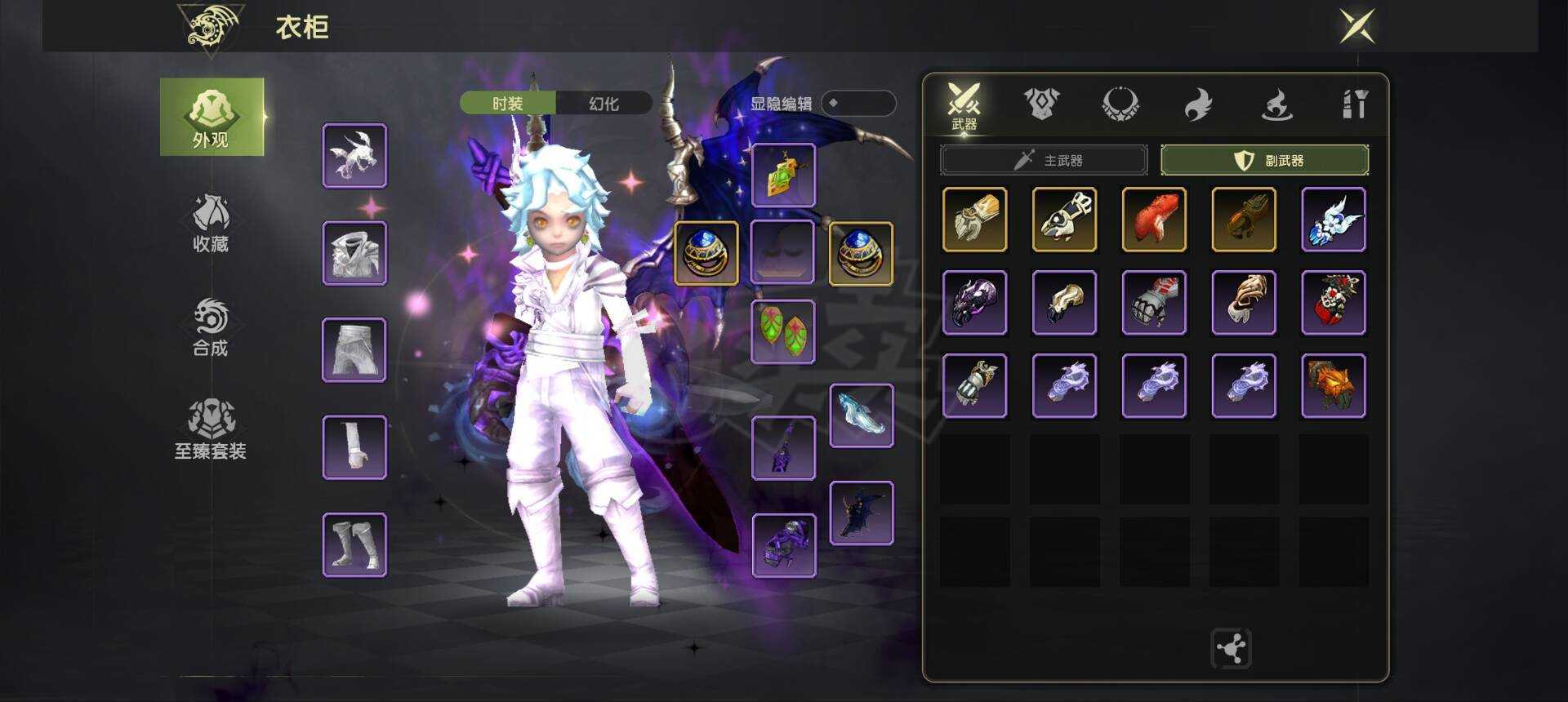Open the necklace accessory category
Image resolution: width=1568 pixels, height=702 pixels.
click(1120, 104)
